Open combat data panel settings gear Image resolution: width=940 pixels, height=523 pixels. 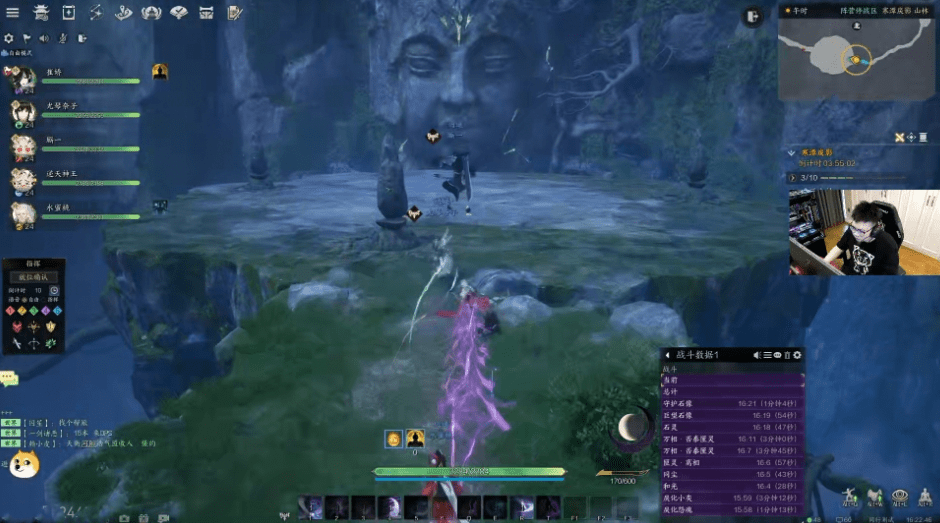tap(797, 355)
